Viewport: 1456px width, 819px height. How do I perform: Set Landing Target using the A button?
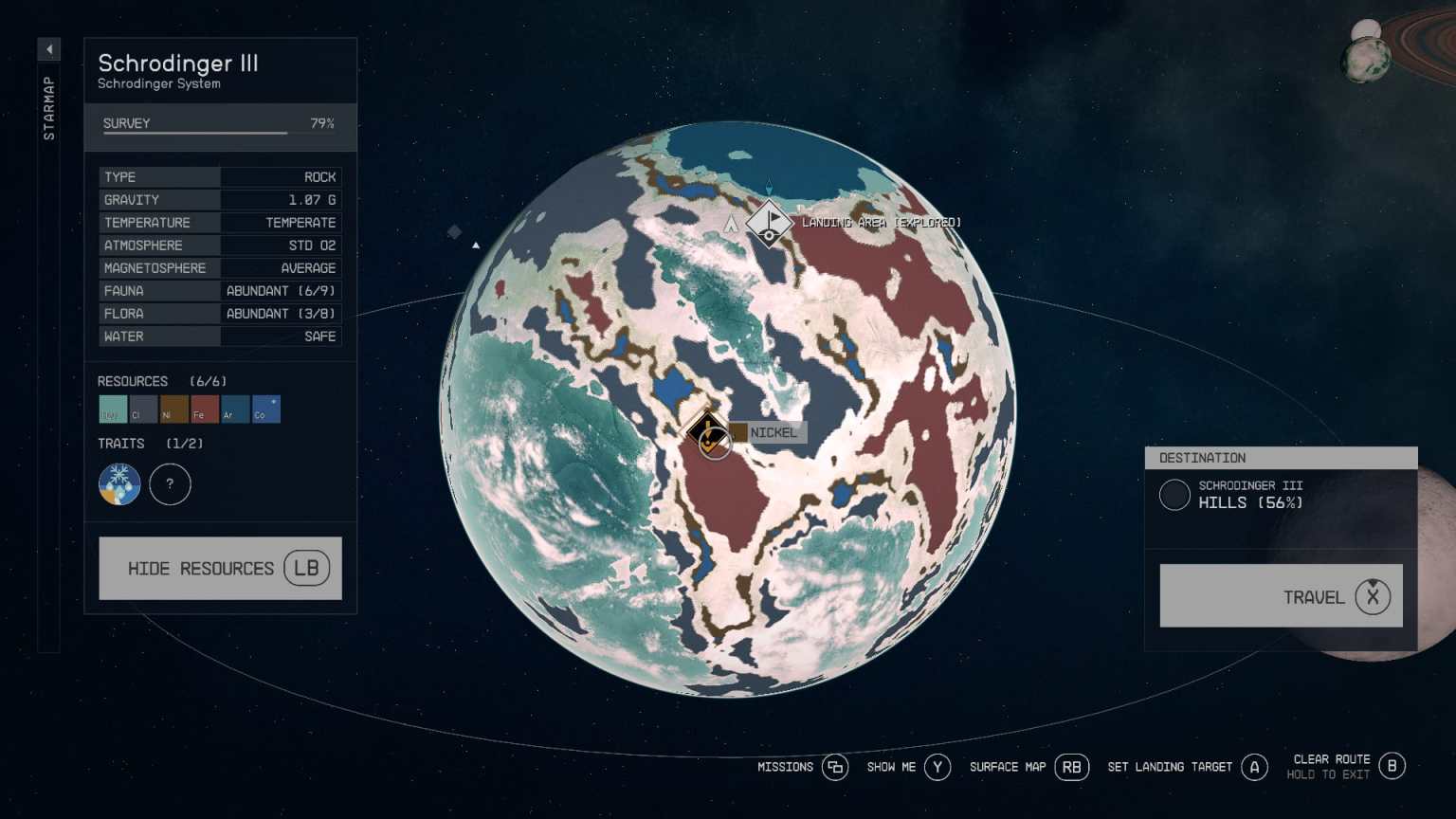[x=1255, y=767]
